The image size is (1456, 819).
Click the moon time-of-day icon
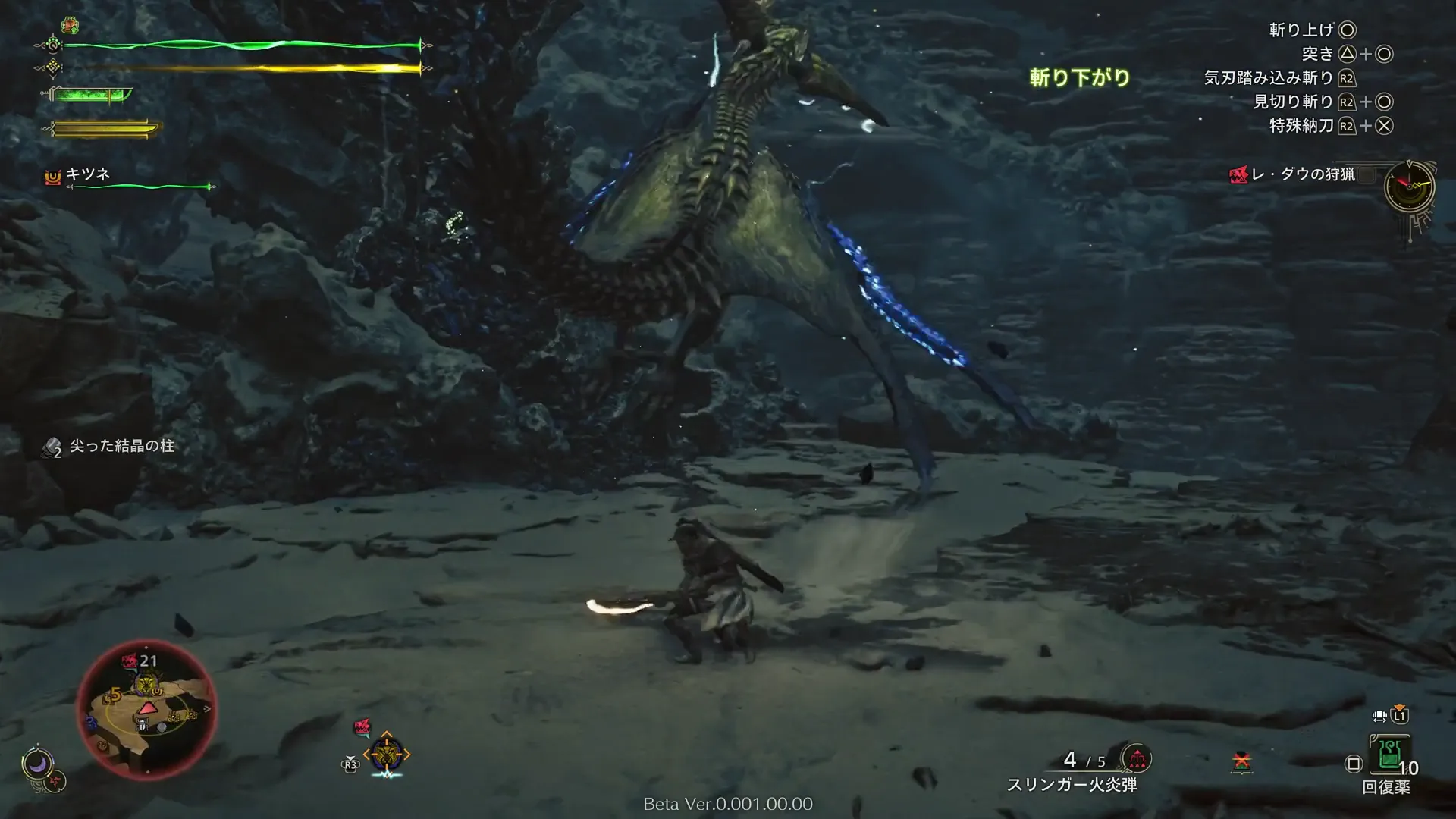(36, 763)
